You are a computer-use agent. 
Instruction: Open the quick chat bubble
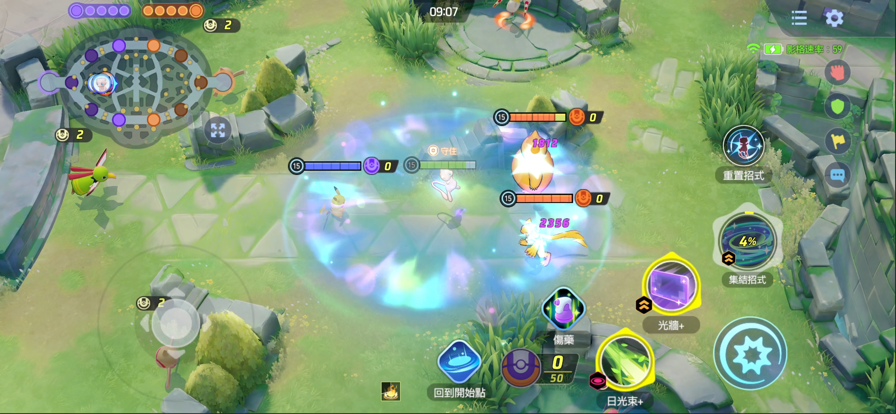point(837,174)
